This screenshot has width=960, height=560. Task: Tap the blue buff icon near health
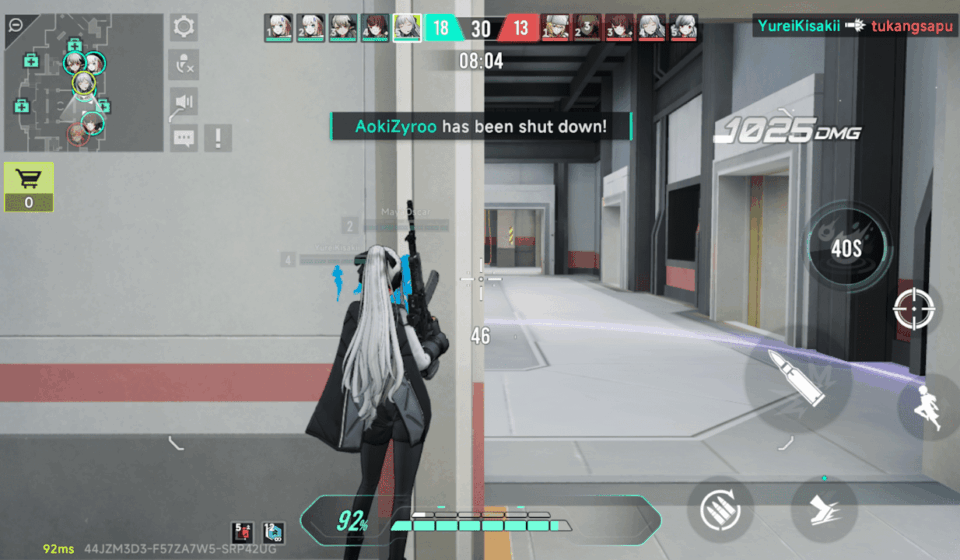pos(272,533)
